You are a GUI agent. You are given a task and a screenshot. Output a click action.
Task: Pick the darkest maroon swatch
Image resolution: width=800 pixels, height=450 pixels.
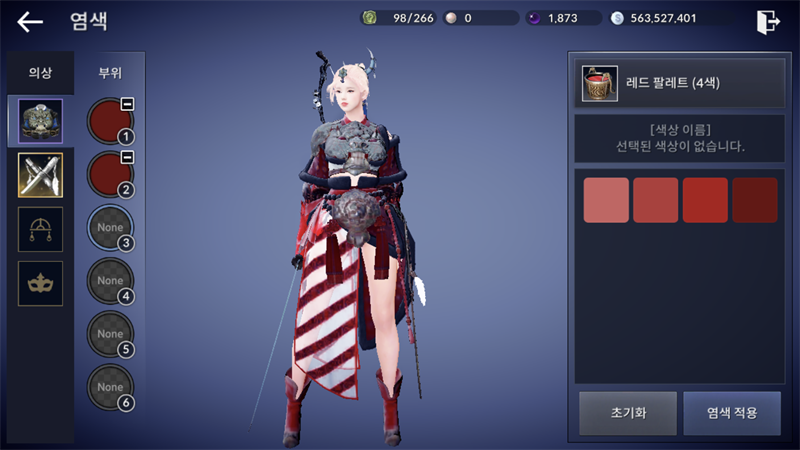(755, 200)
